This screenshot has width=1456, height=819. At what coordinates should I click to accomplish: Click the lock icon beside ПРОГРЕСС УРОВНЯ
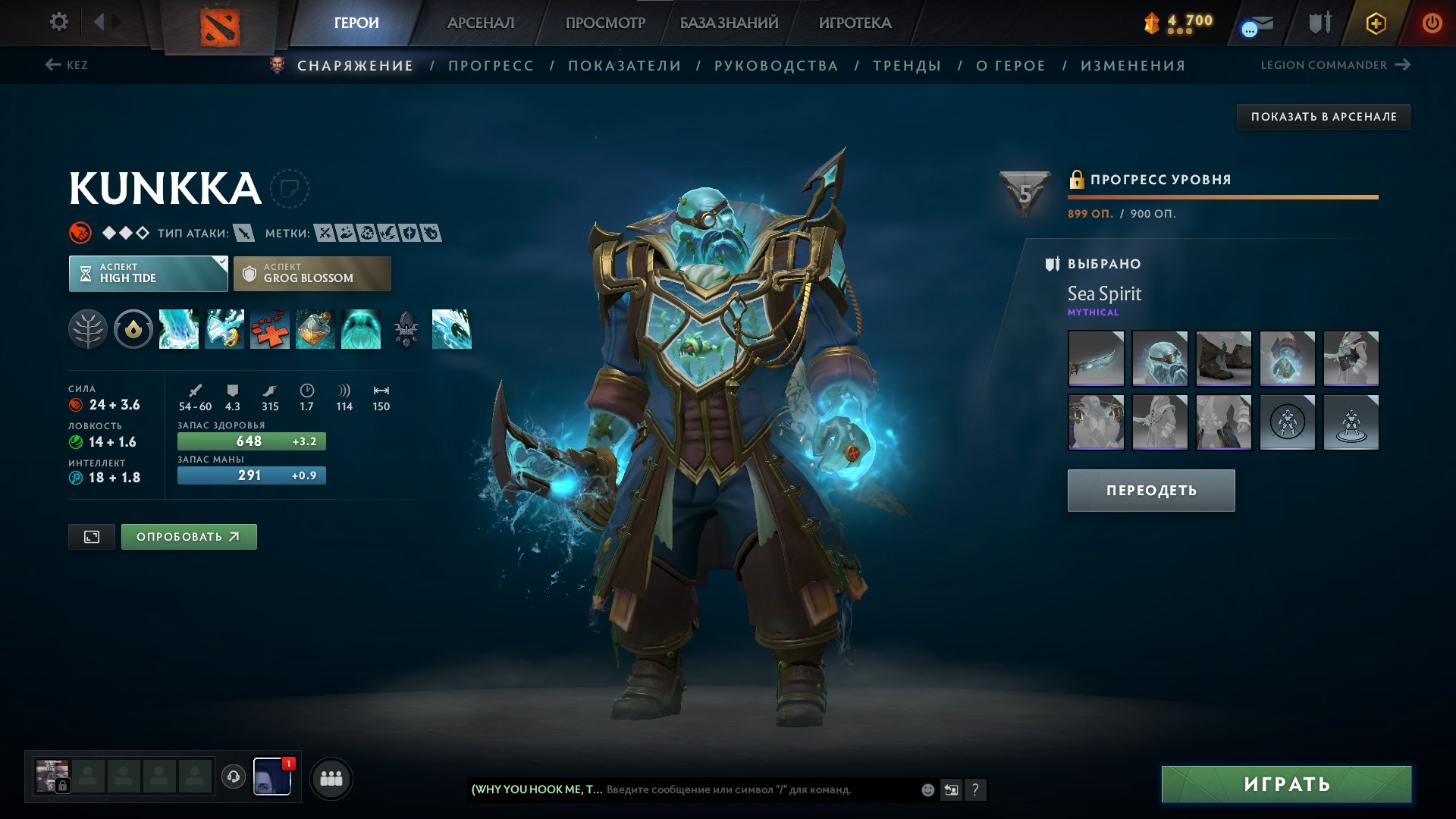(1075, 180)
